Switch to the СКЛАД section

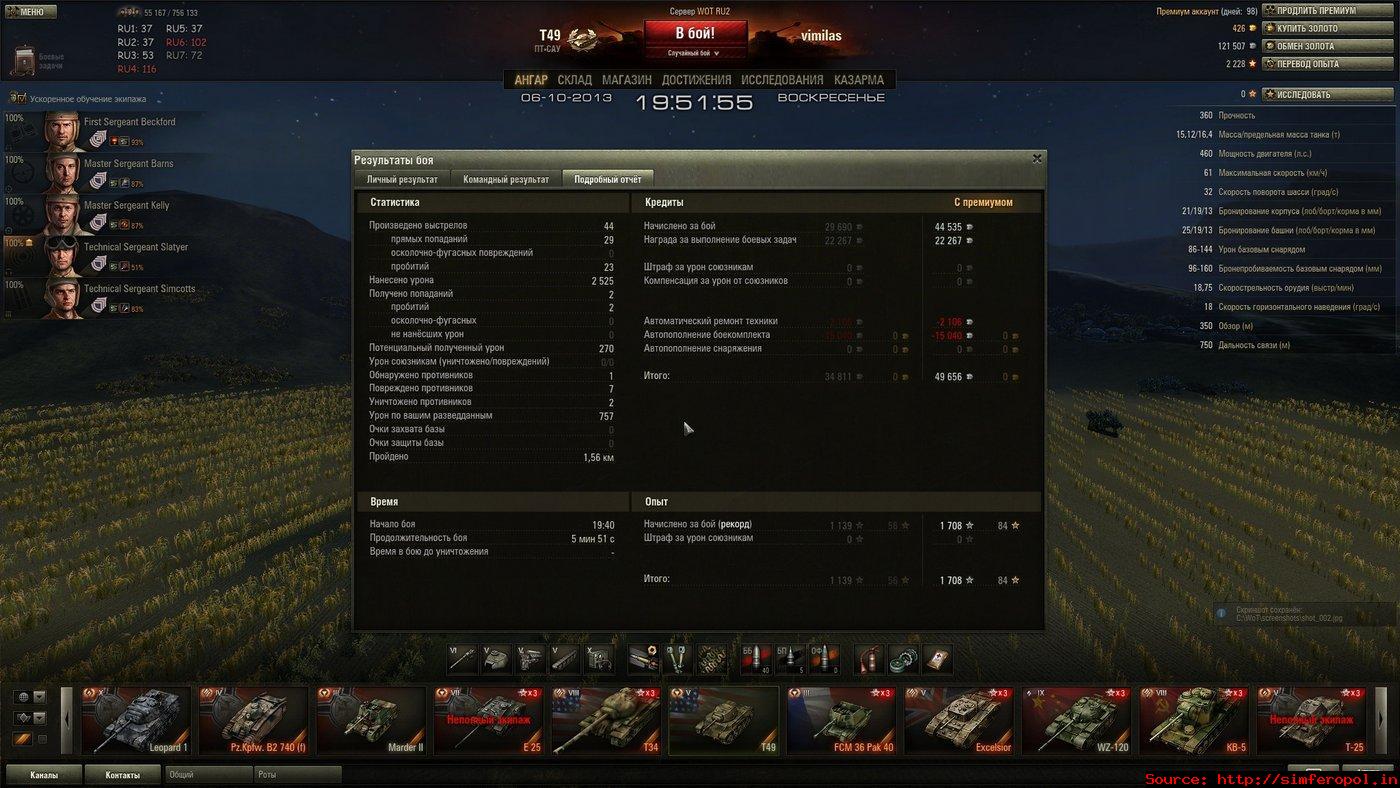coord(574,80)
